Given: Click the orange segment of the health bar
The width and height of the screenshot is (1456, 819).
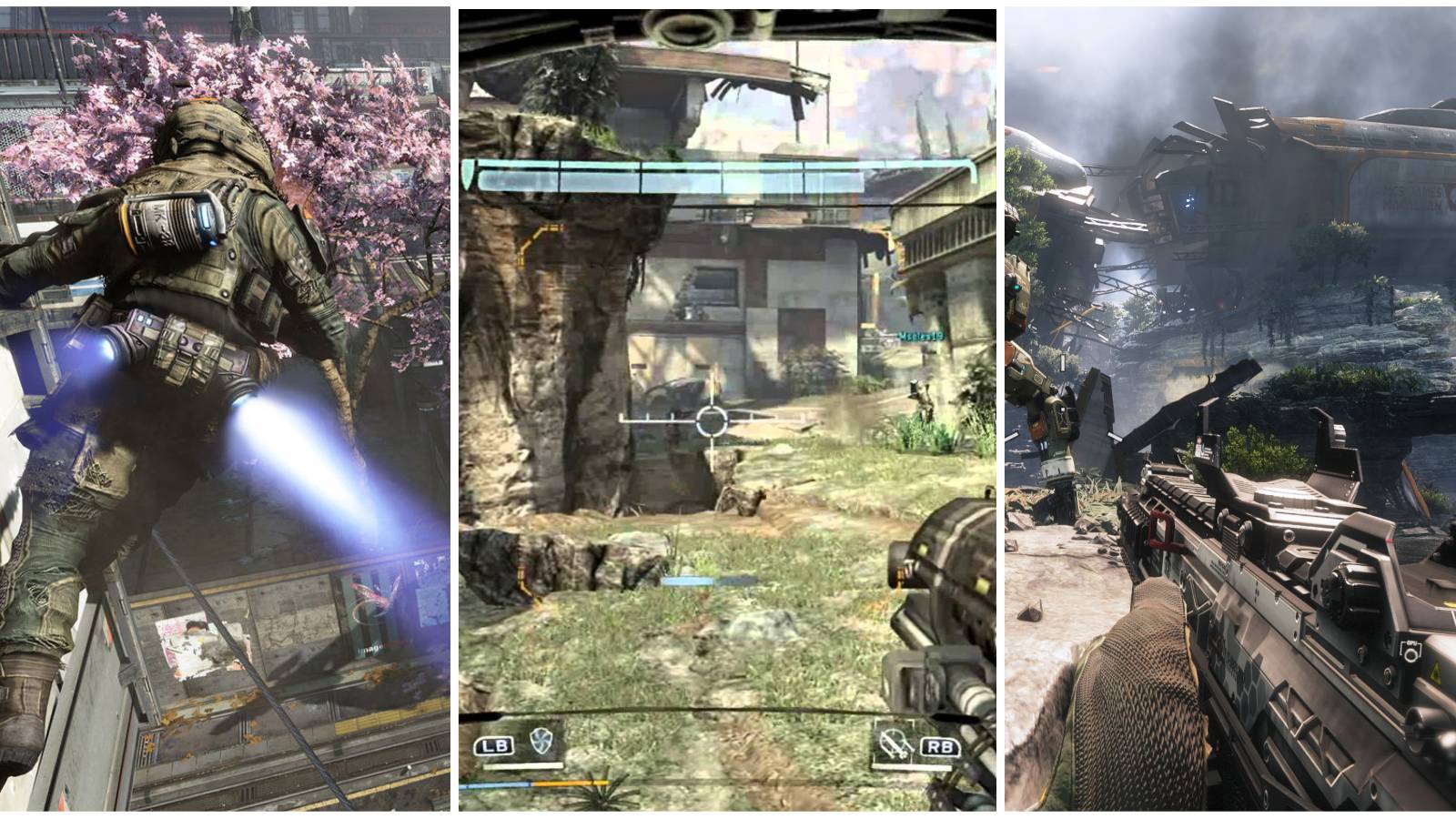Looking at the screenshot, I should click(569, 783).
